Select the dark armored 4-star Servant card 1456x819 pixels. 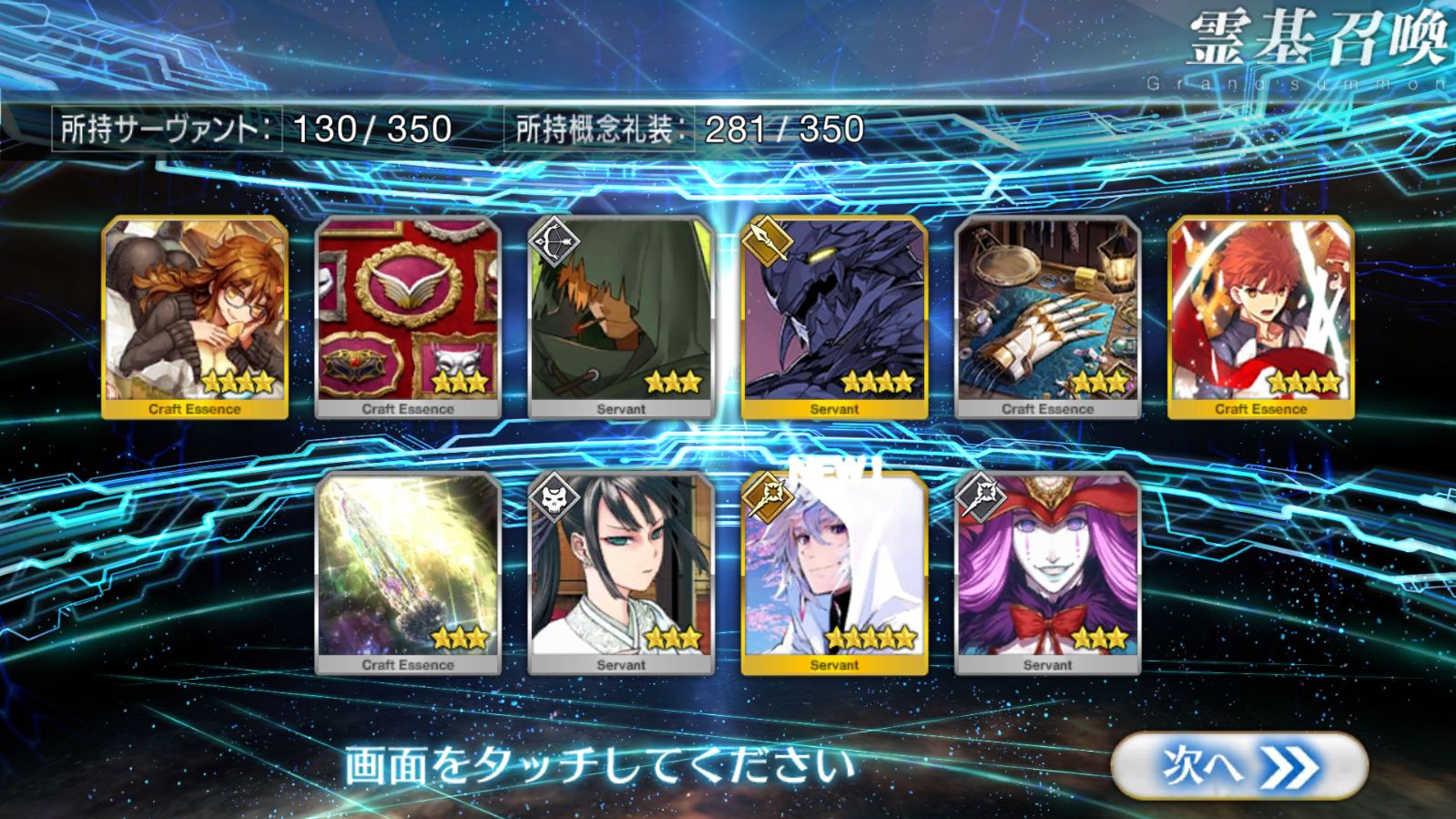pyautogui.click(x=834, y=317)
